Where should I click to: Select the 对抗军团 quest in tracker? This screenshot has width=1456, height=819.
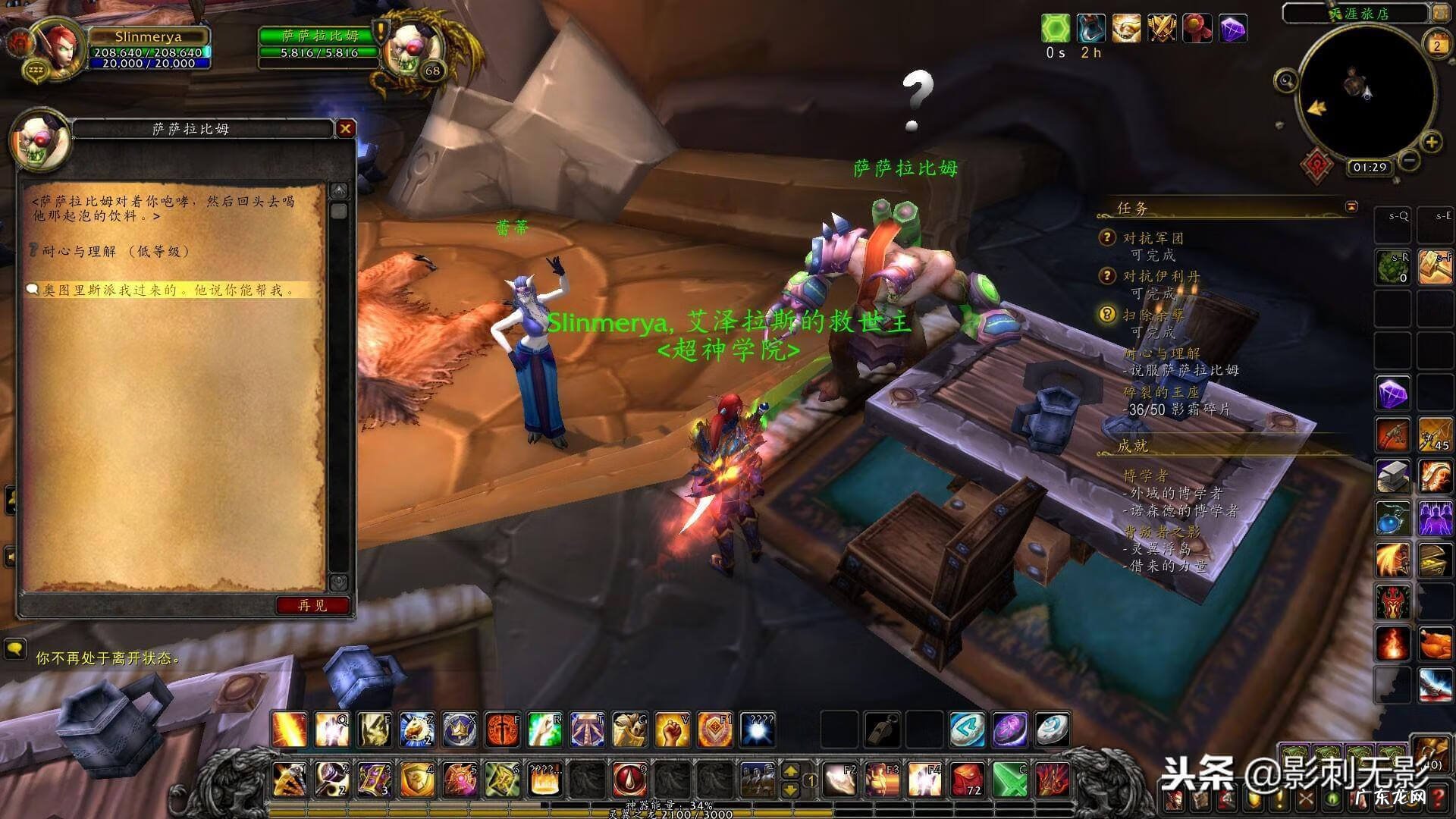point(1153,238)
